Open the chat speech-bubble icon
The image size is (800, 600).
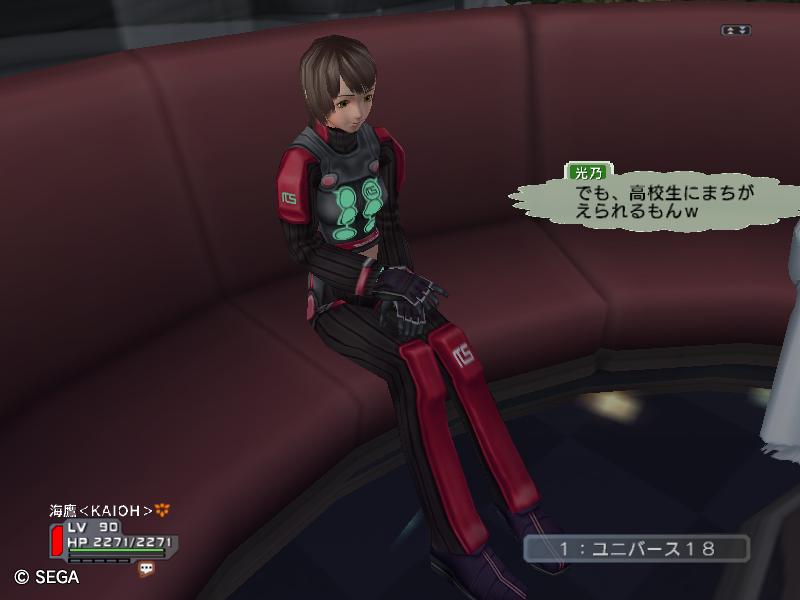(x=147, y=568)
